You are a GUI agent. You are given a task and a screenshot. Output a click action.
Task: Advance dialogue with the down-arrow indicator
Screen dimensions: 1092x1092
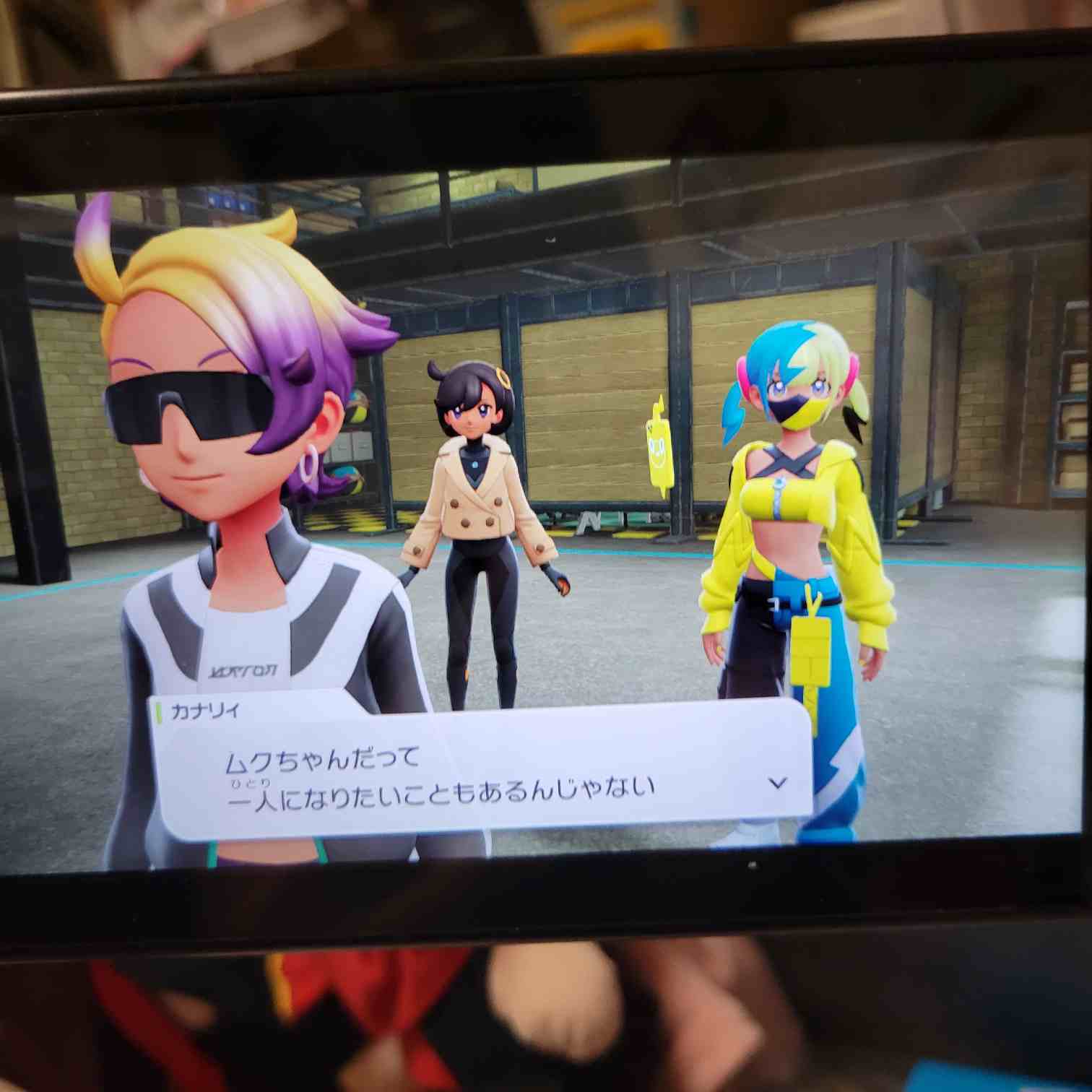(x=777, y=782)
